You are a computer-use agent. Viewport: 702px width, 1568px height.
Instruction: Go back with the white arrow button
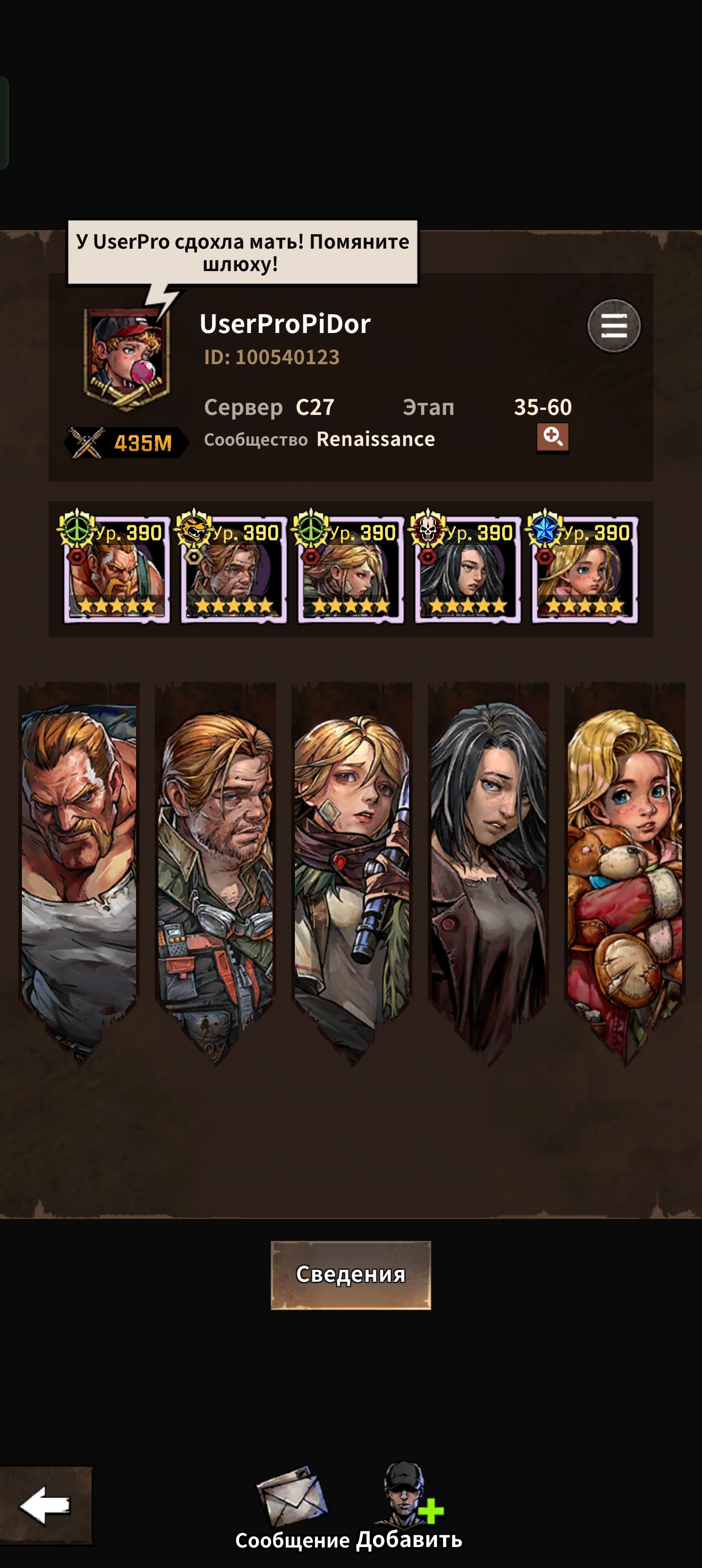click(x=46, y=1505)
